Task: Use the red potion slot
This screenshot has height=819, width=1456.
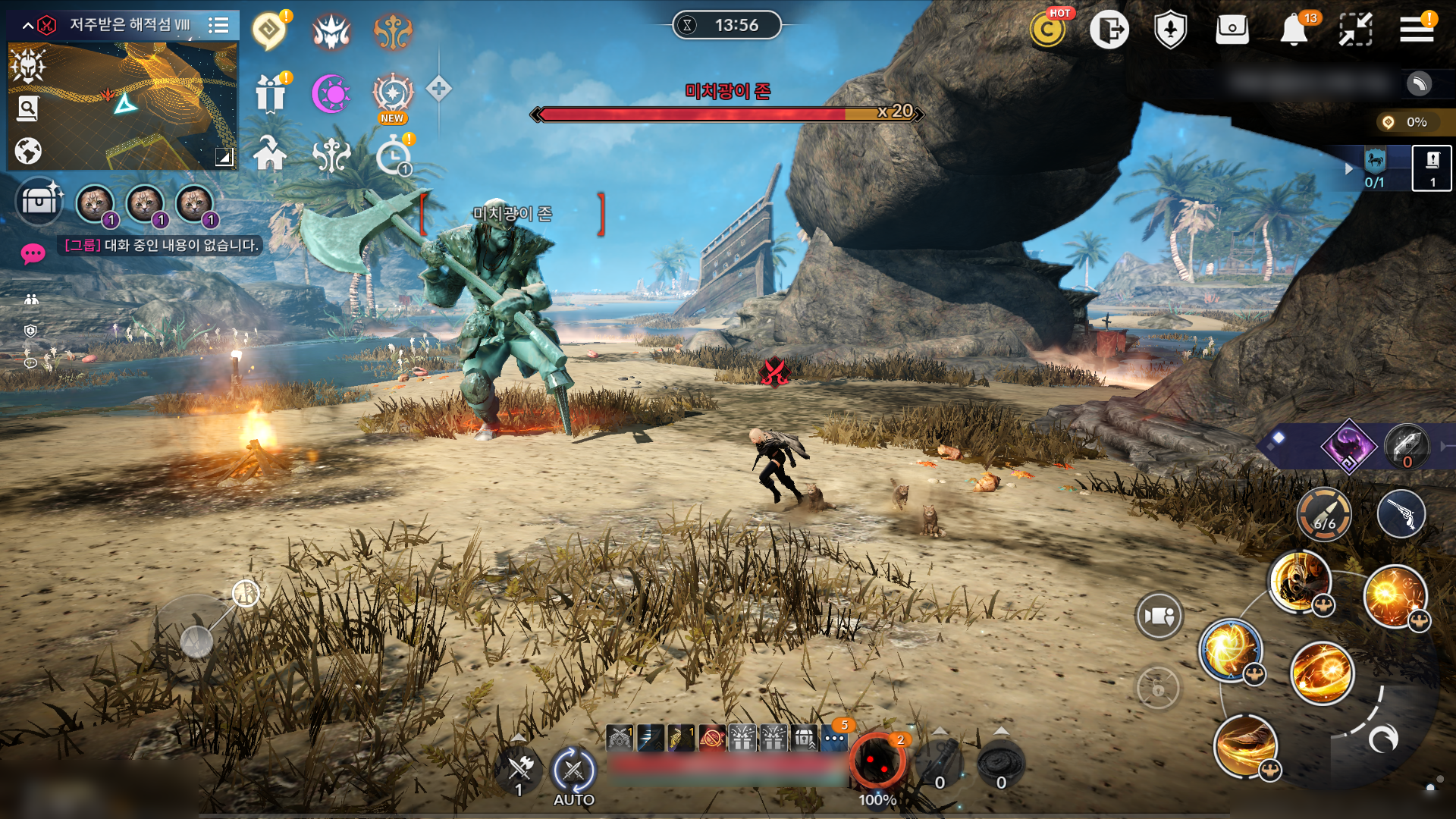Action: coord(877,762)
